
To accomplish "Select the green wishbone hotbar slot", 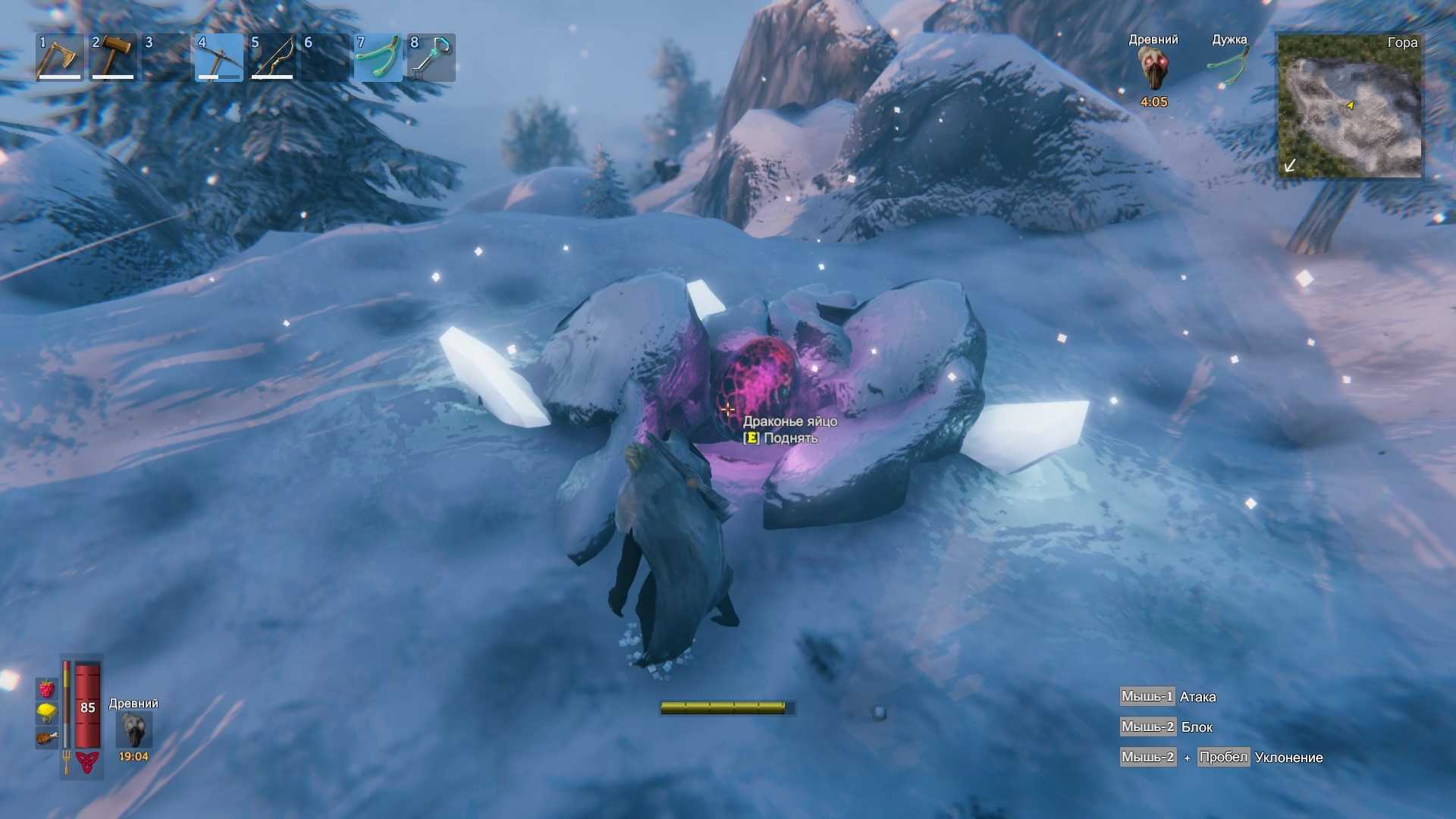I will click(378, 58).
